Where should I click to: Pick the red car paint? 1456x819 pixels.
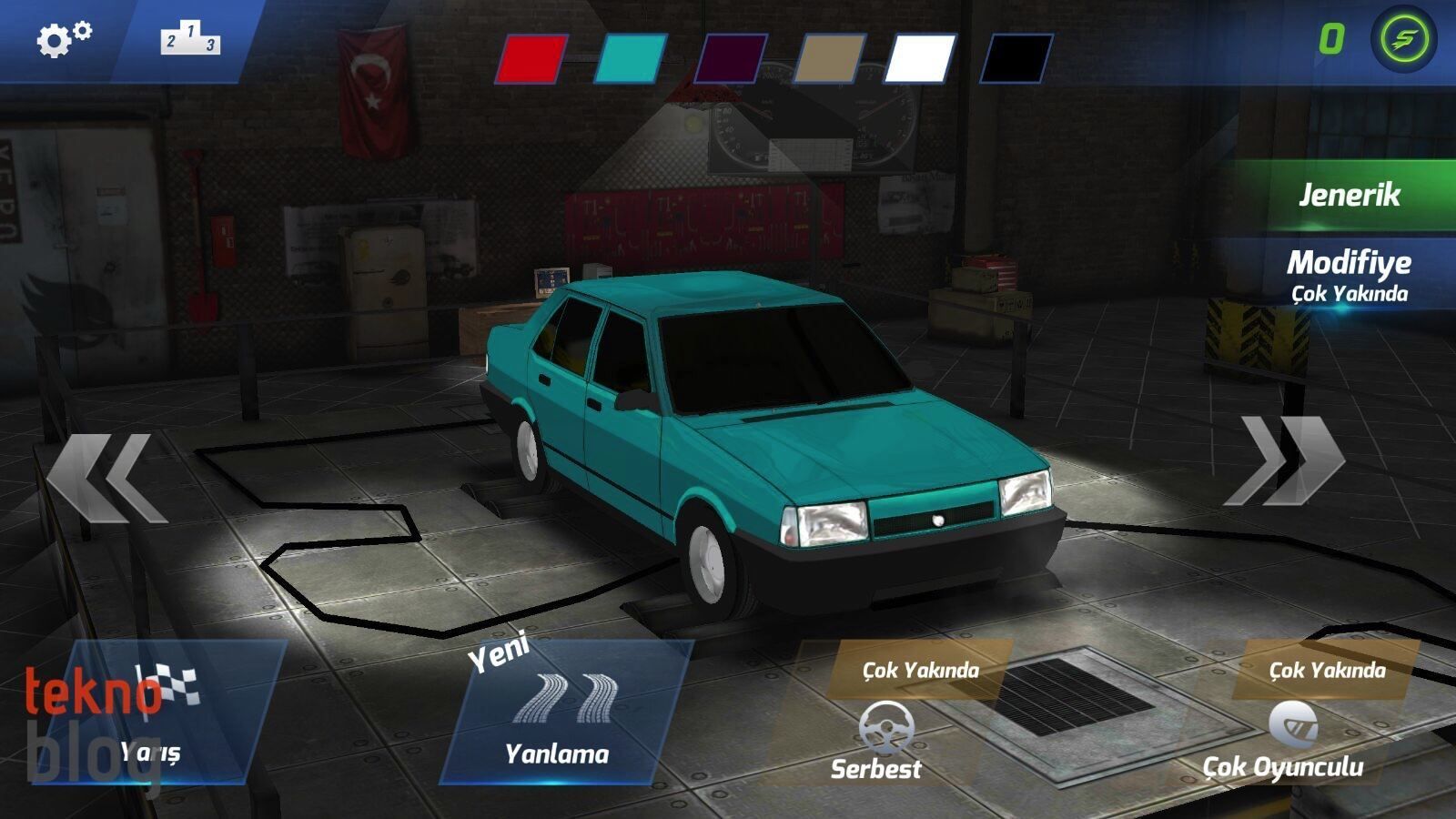click(532, 59)
